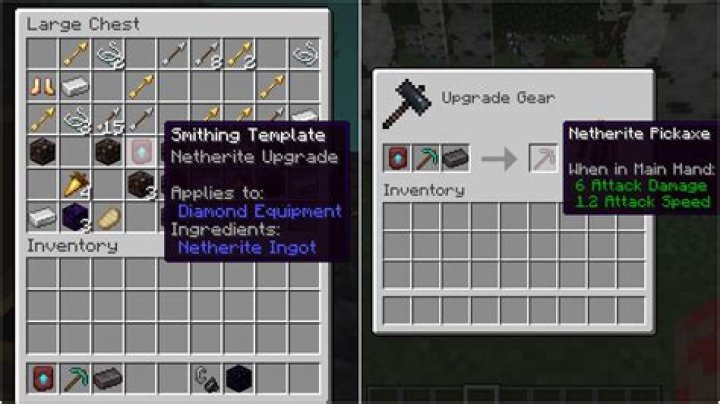Take the stack of 8 arrows
This screenshot has height=404, width=720.
click(x=206, y=54)
